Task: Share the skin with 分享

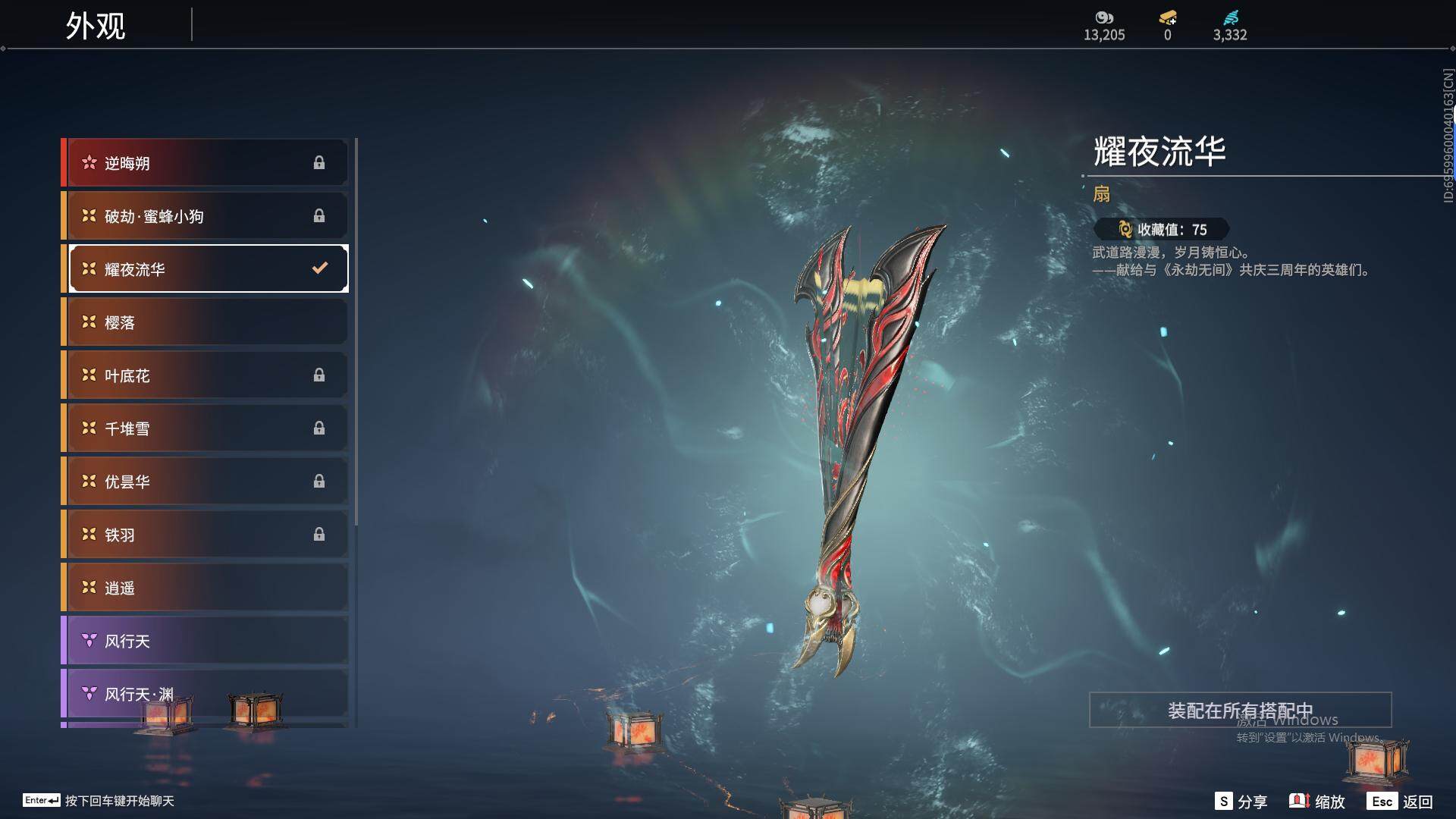Action: click(1241, 802)
